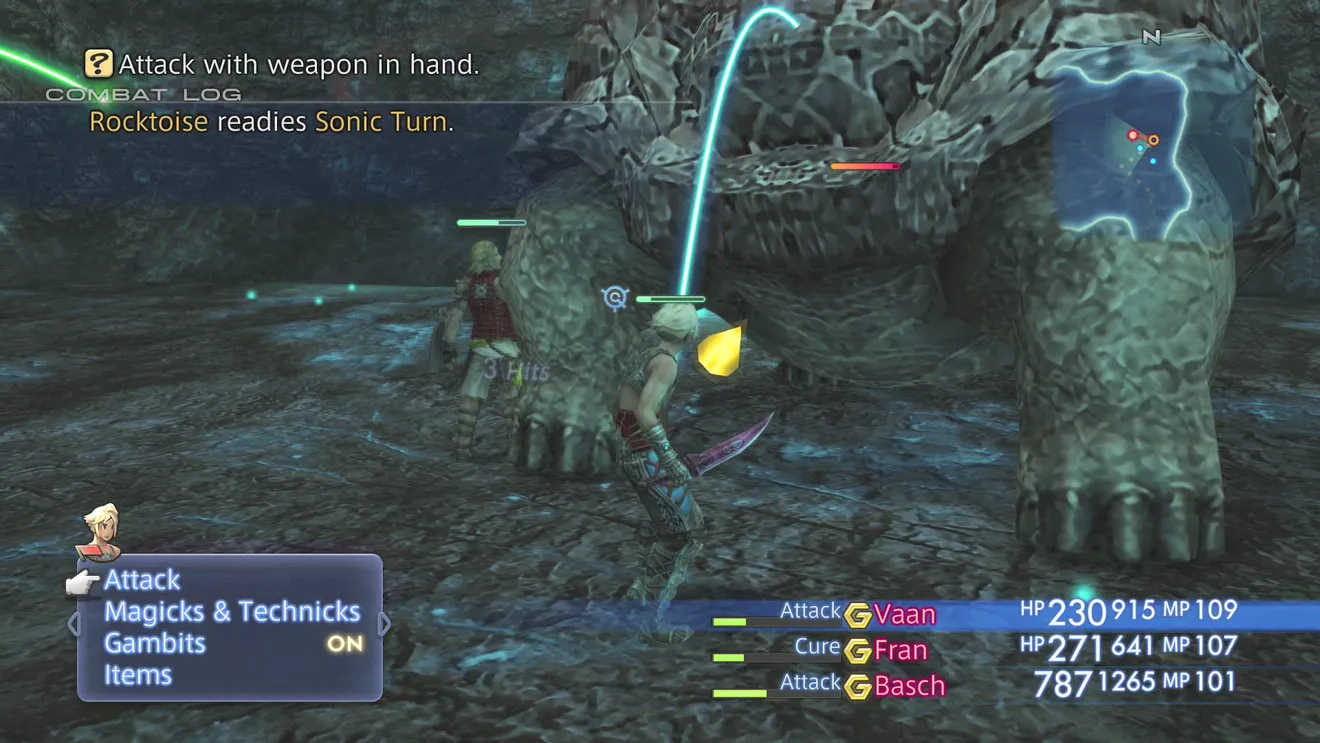
Task: Click the Combat Log header
Action: (143, 95)
